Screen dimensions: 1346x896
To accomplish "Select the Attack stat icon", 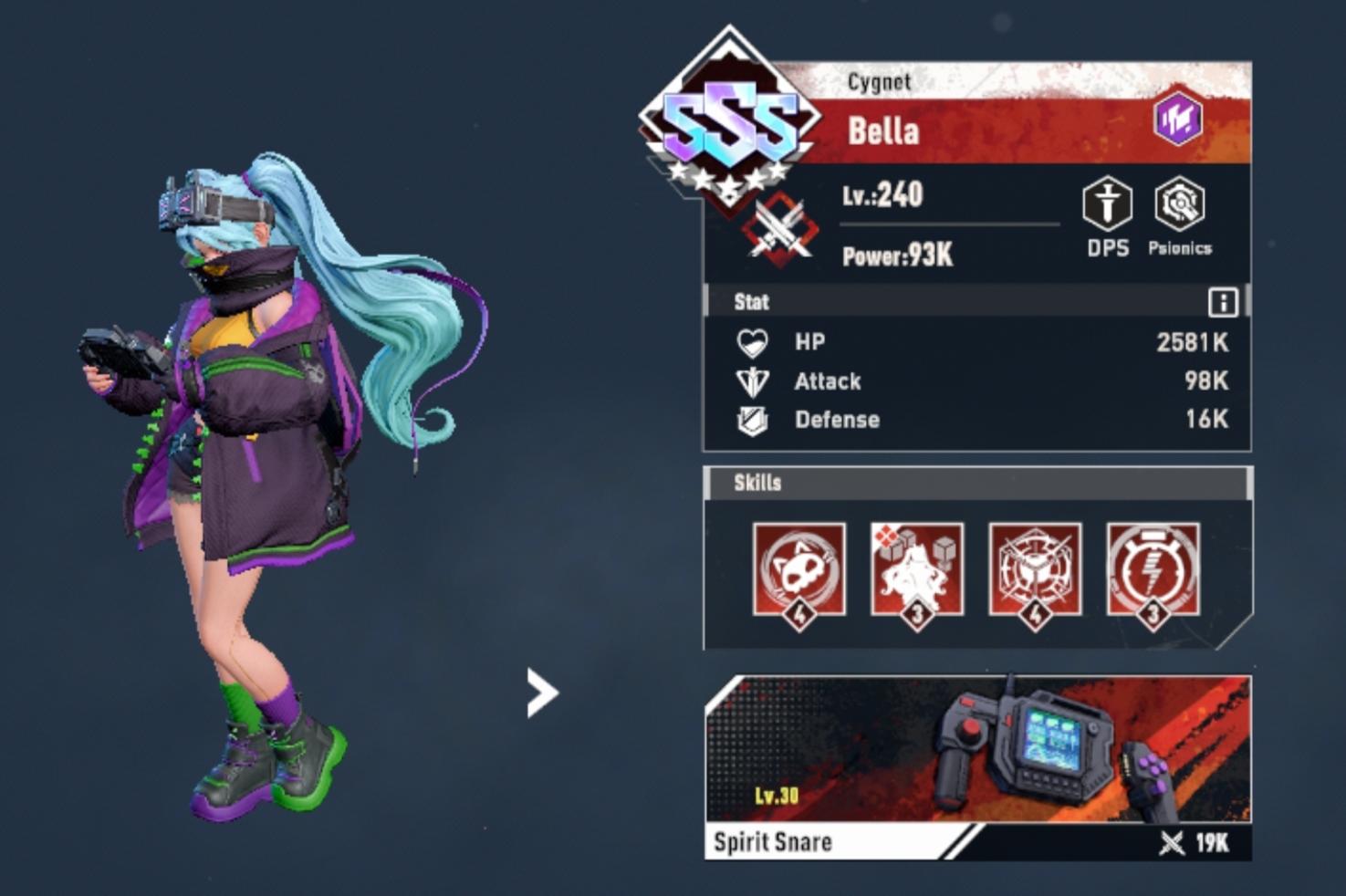I will point(753,381).
